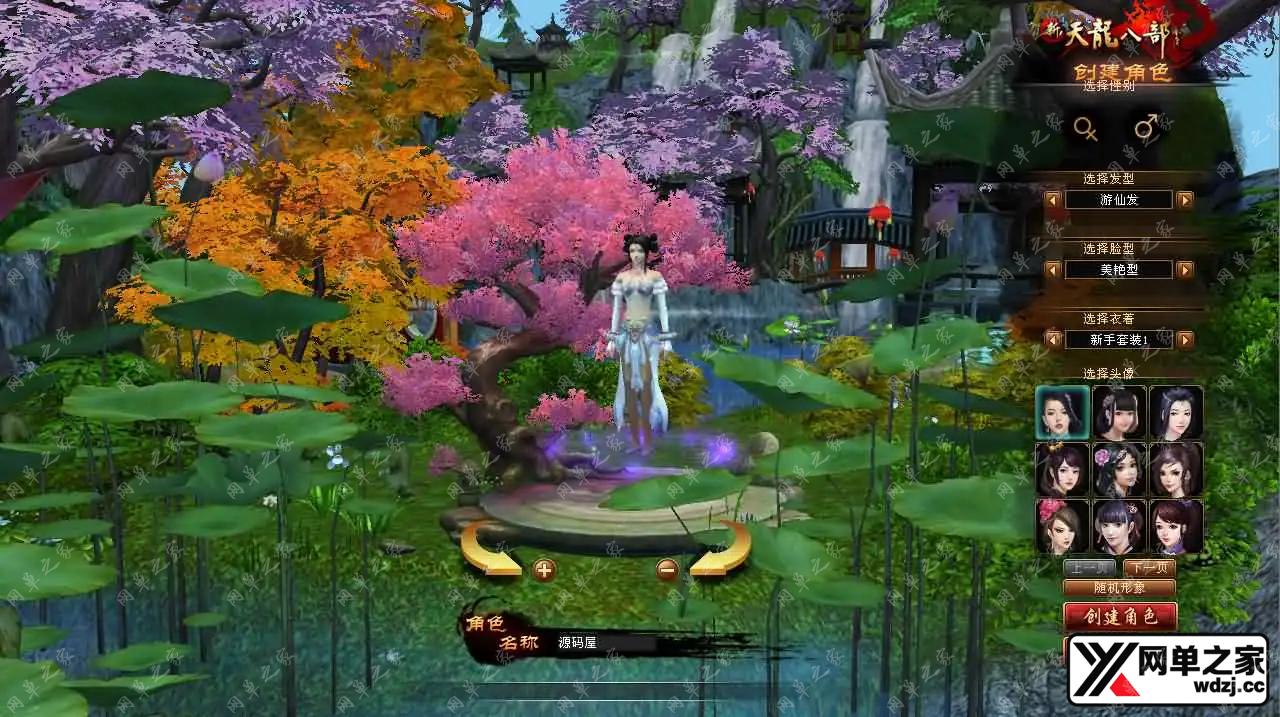
Task: Select the female gender symbol
Action: pyautogui.click(x=1085, y=128)
